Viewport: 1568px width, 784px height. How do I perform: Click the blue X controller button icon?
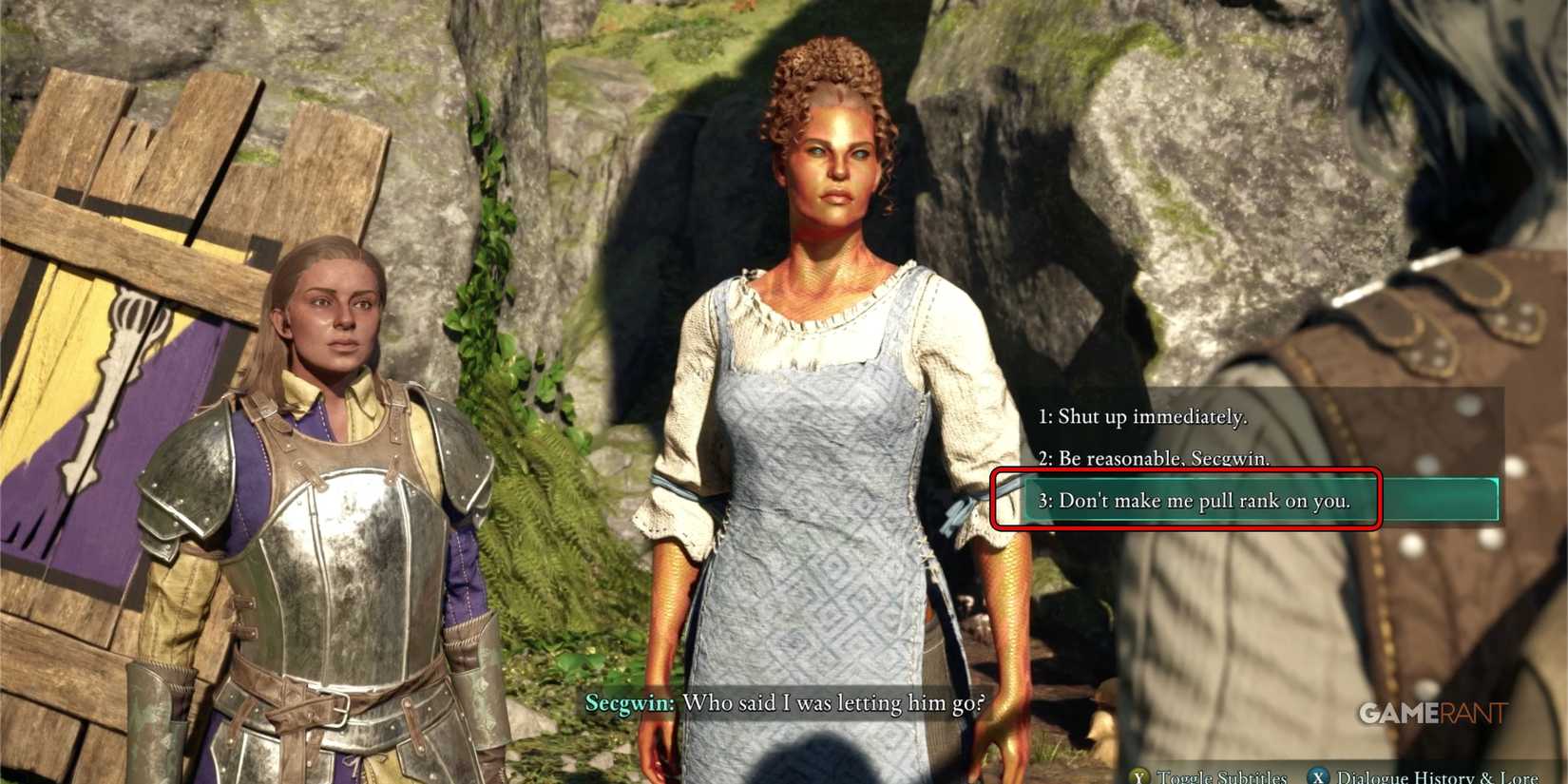(x=1319, y=777)
